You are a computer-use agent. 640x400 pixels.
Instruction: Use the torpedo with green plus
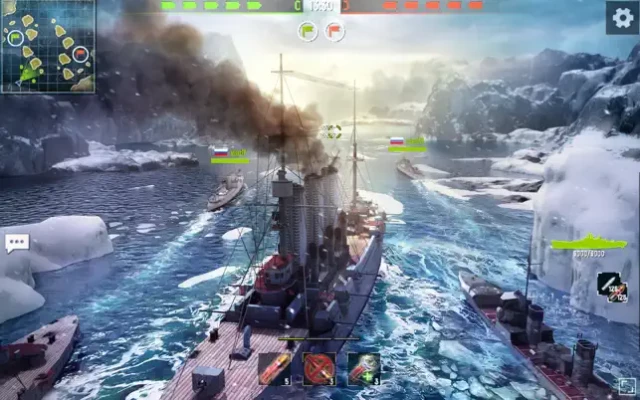(x=363, y=368)
